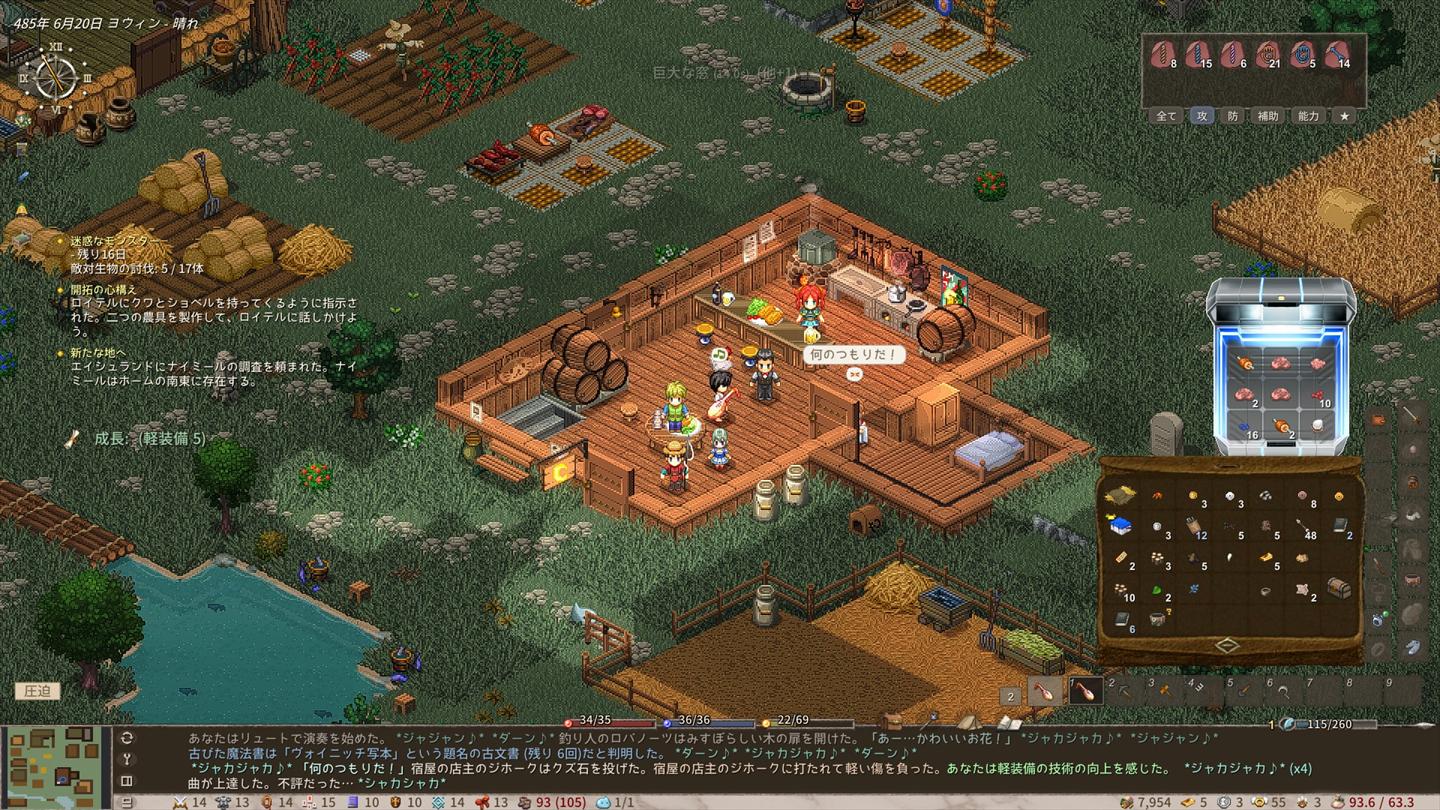This screenshot has width=1440, height=810.
Task: Switch to the 全て ability filter tab
Action: pos(1167,116)
